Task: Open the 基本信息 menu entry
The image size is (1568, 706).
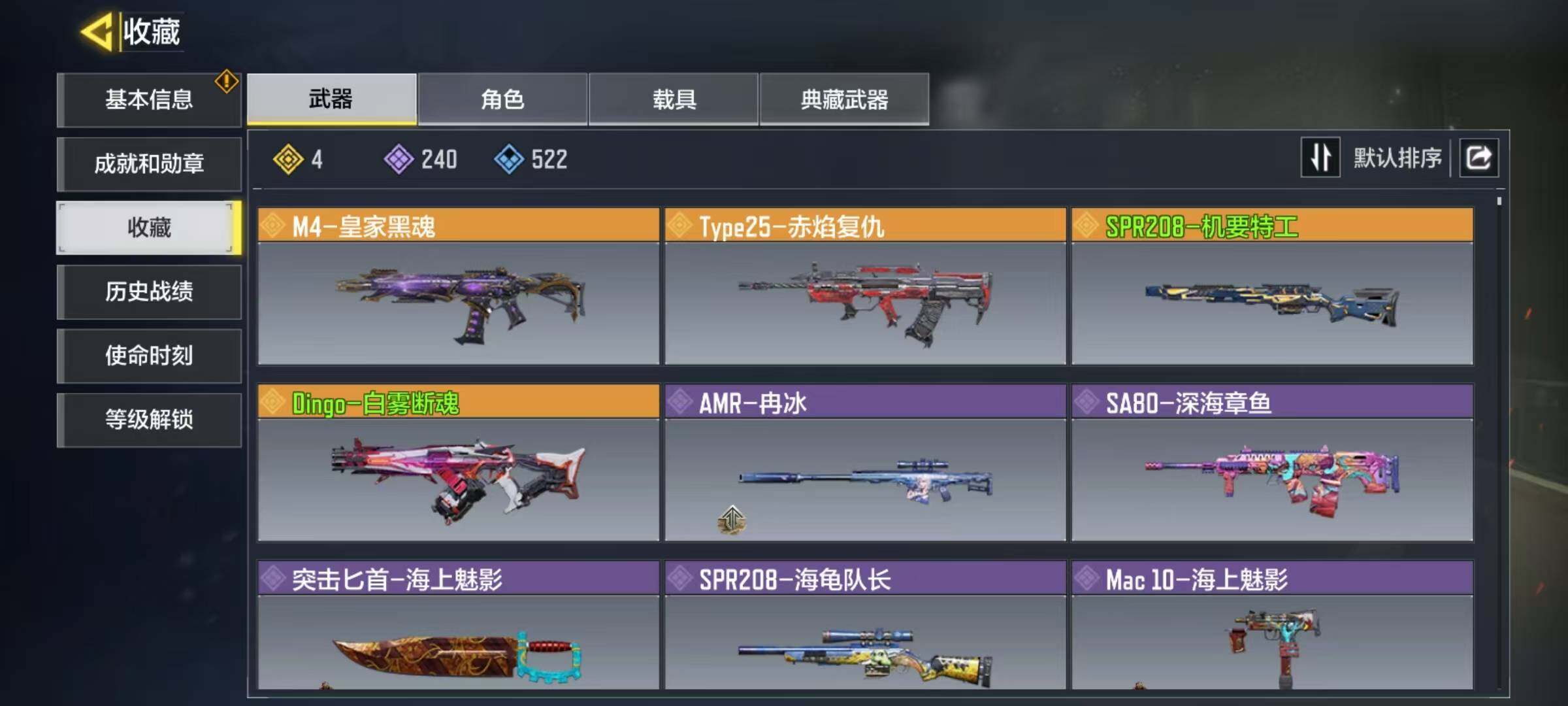Action: click(149, 100)
